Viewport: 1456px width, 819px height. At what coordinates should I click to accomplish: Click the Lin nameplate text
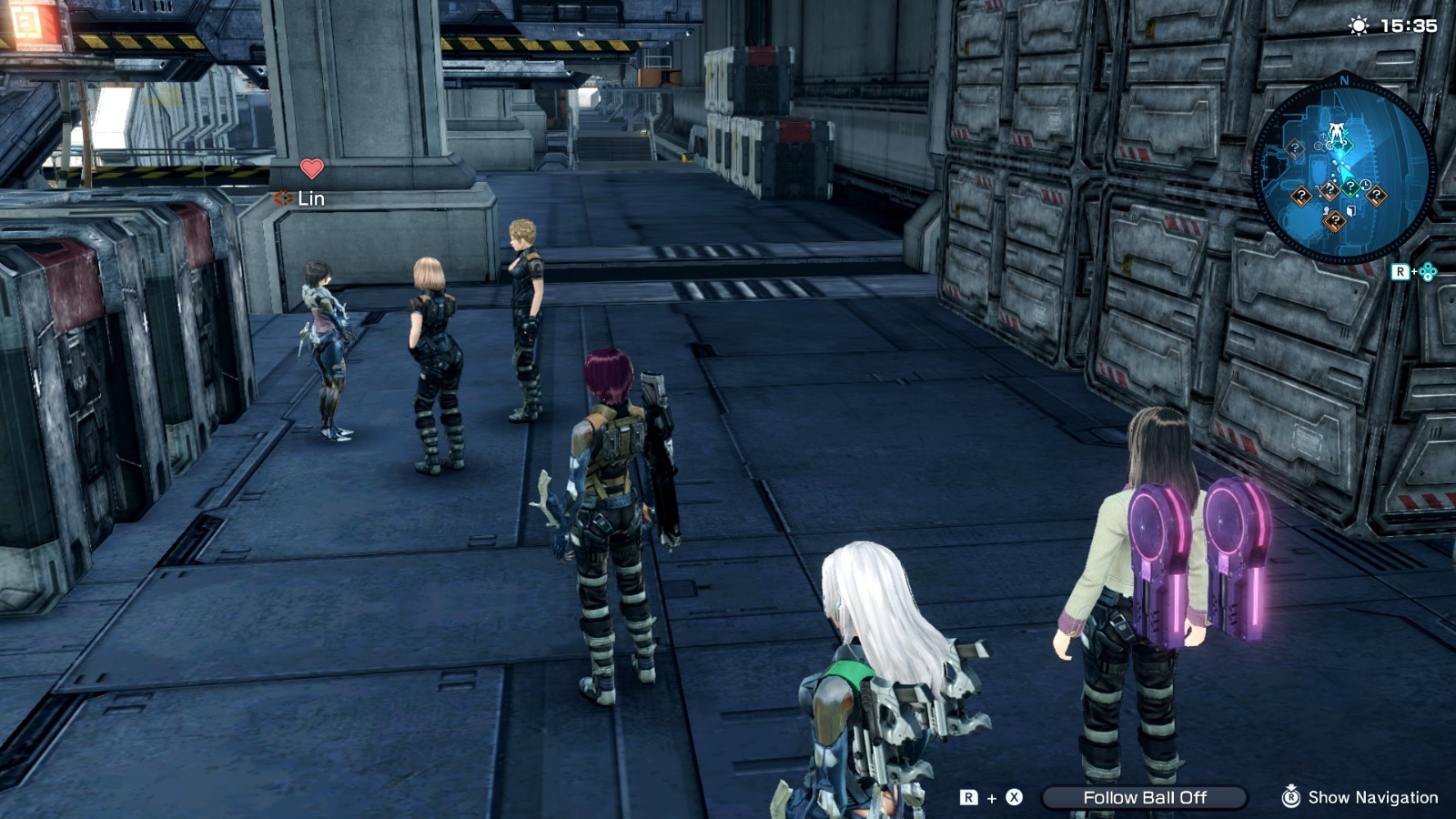coord(311,198)
